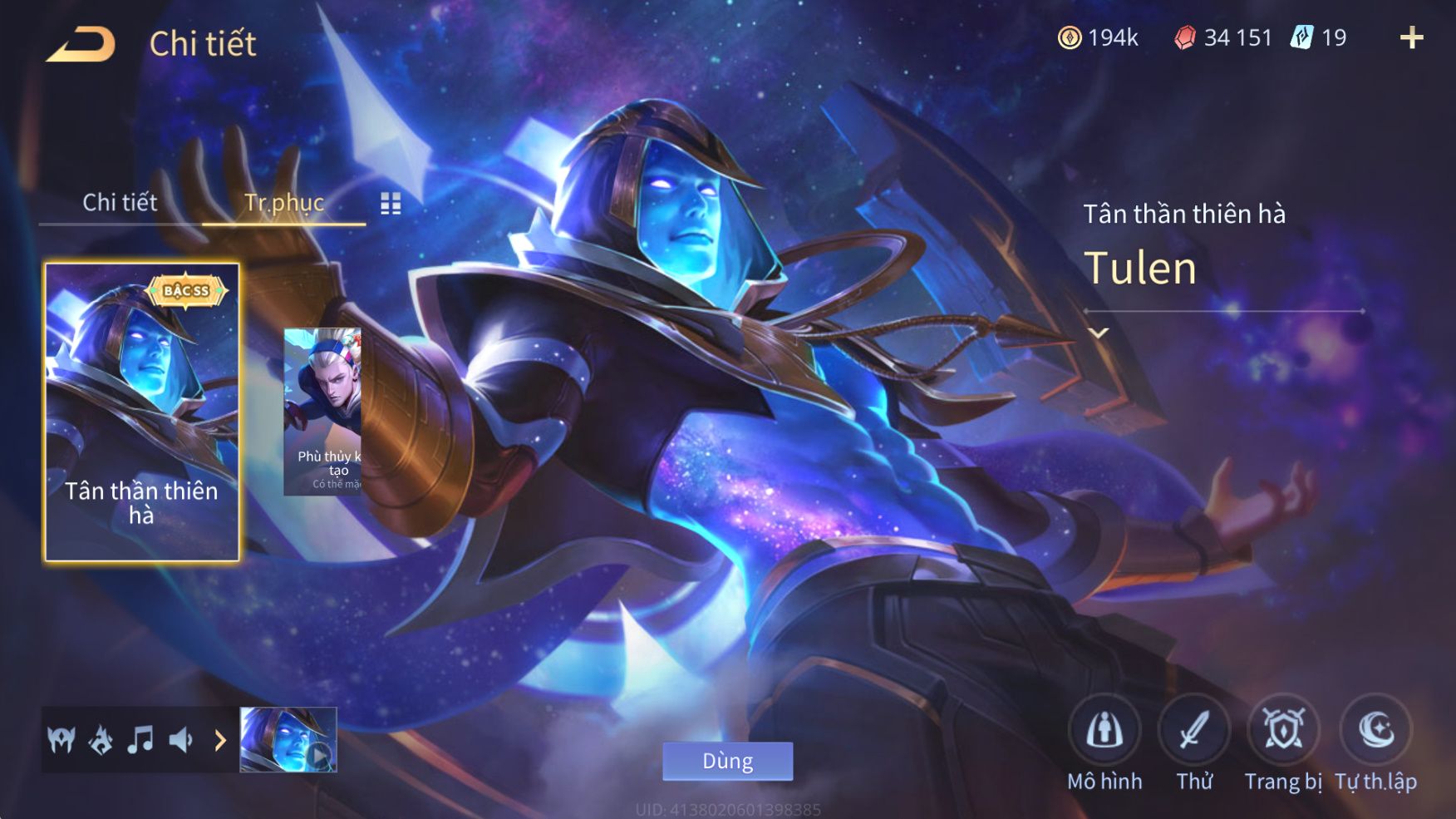Switch to the Chi tiết tab

tap(120, 202)
